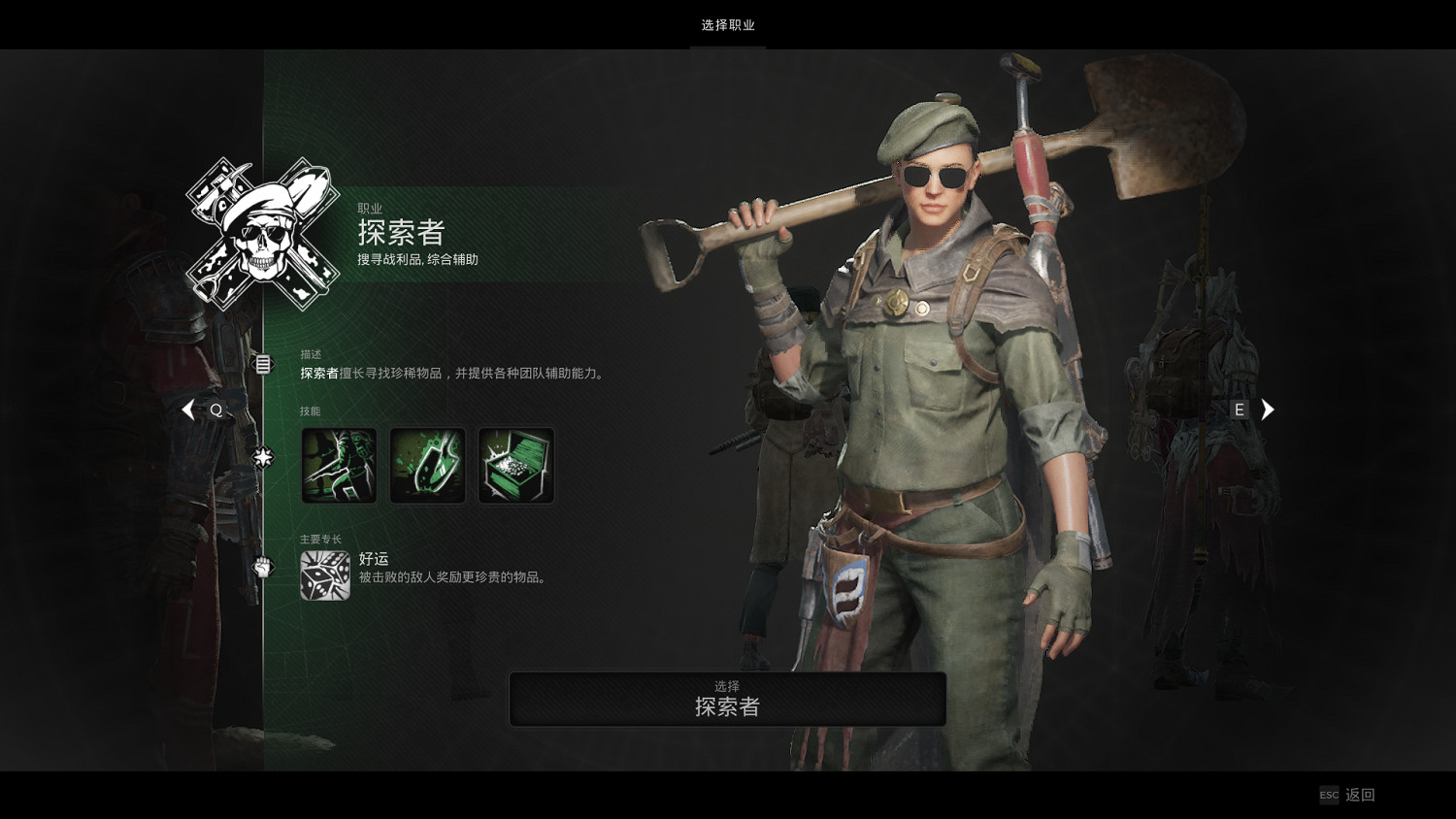Click the skull and shovels class emblem
The image size is (1456, 819).
click(x=263, y=234)
